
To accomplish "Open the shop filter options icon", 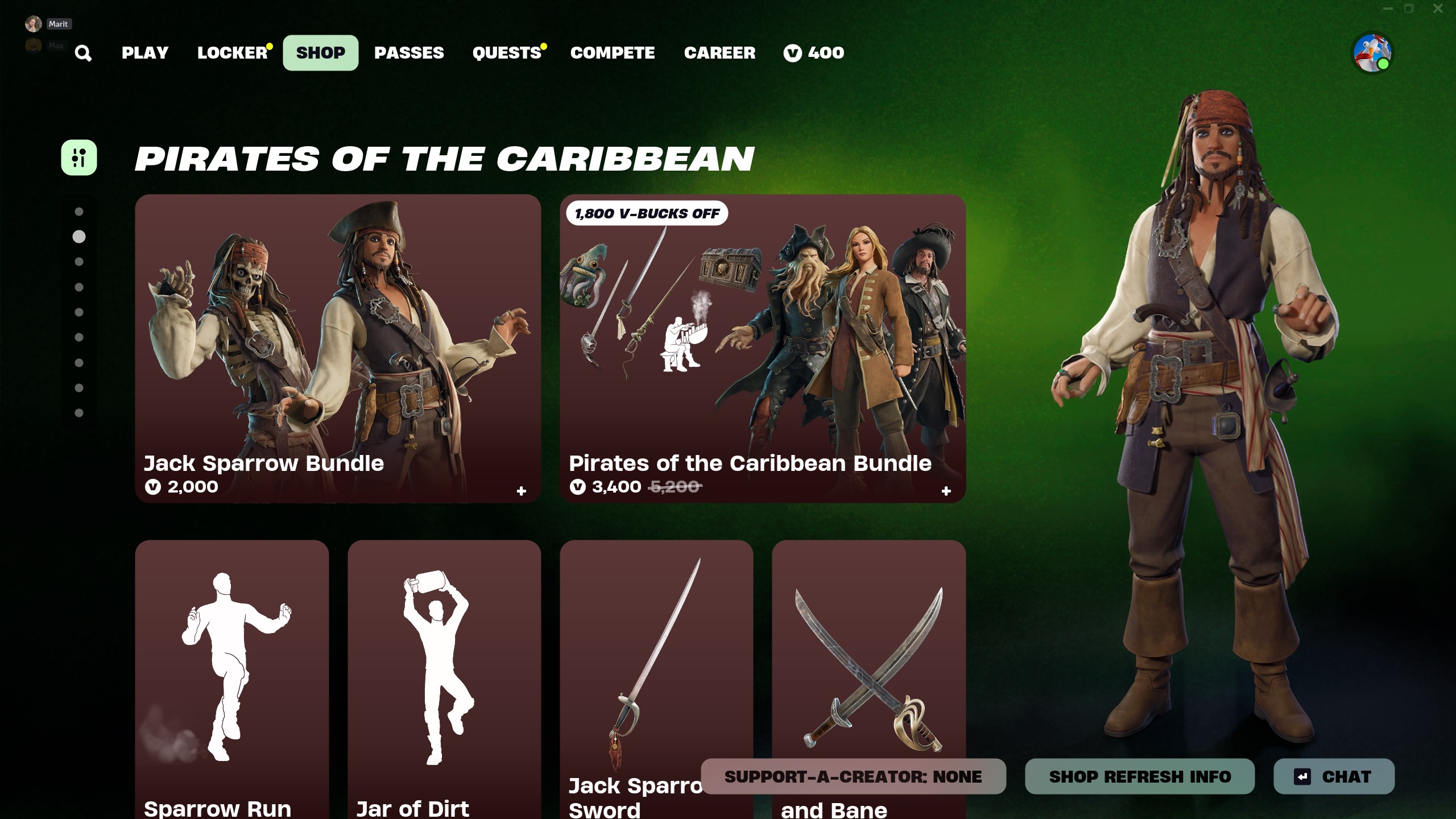I will pyautogui.click(x=79, y=158).
